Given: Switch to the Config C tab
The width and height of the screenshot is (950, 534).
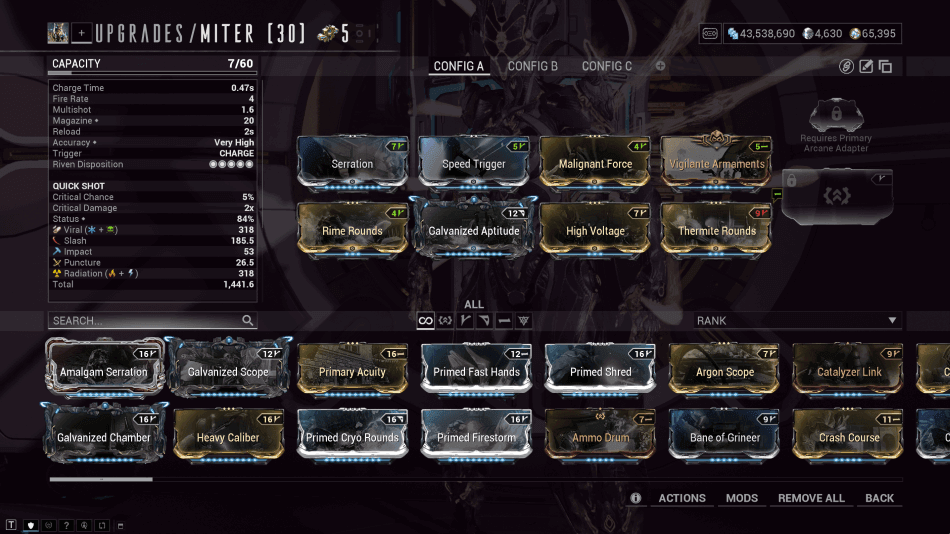Looking at the screenshot, I should click(607, 66).
